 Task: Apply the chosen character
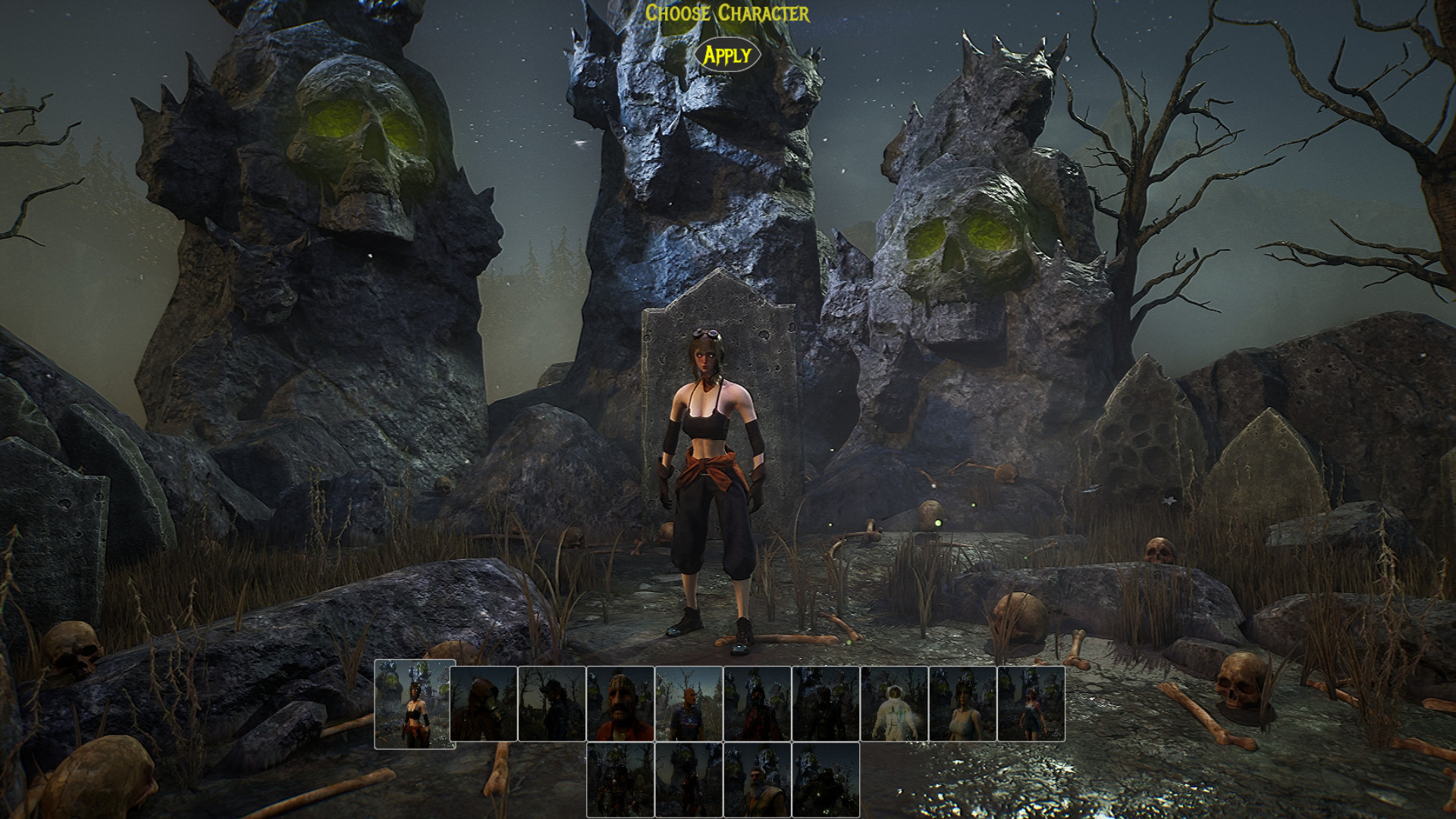click(727, 55)
